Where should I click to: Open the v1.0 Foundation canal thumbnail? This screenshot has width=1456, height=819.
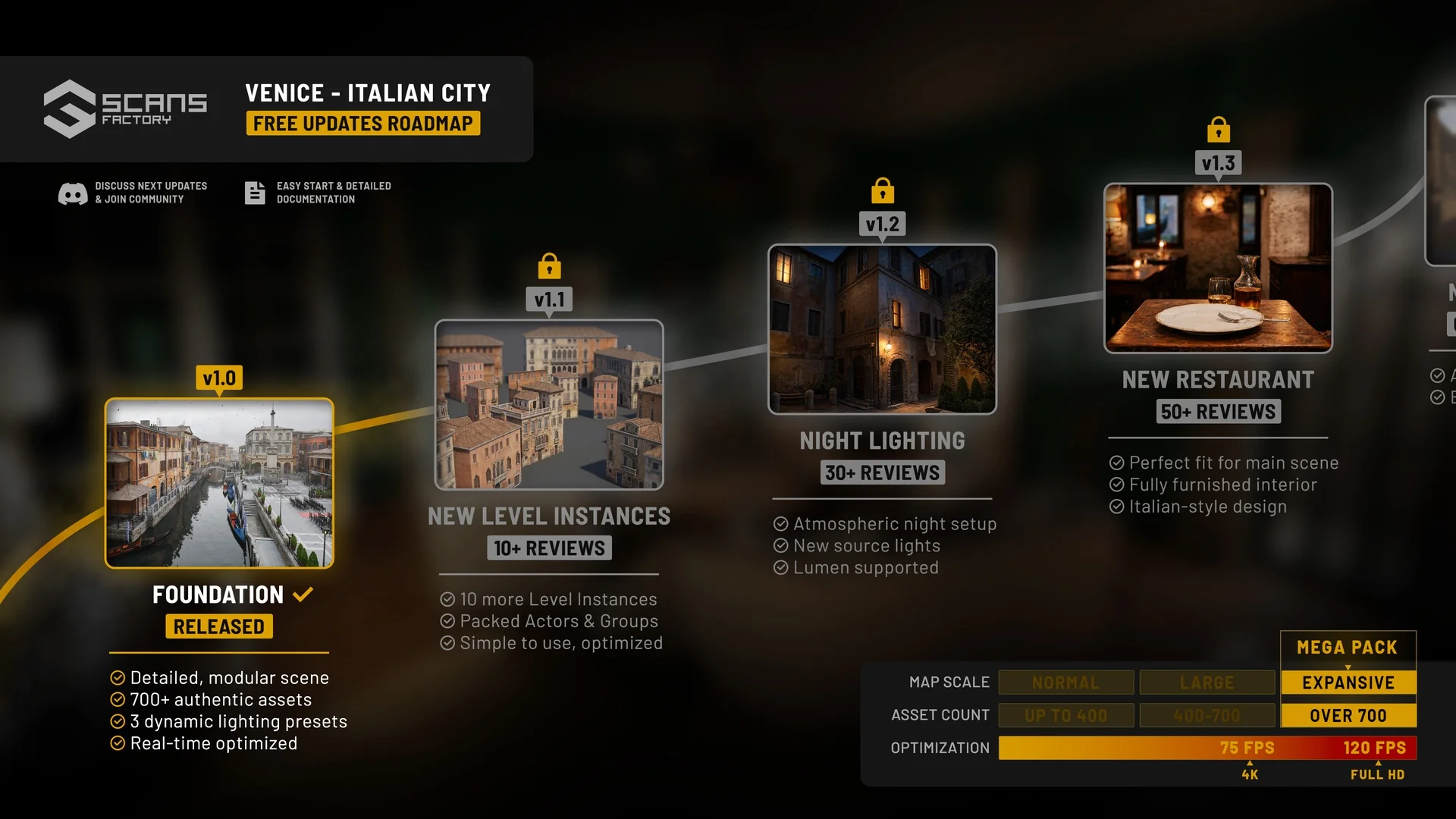pos(219,483)
